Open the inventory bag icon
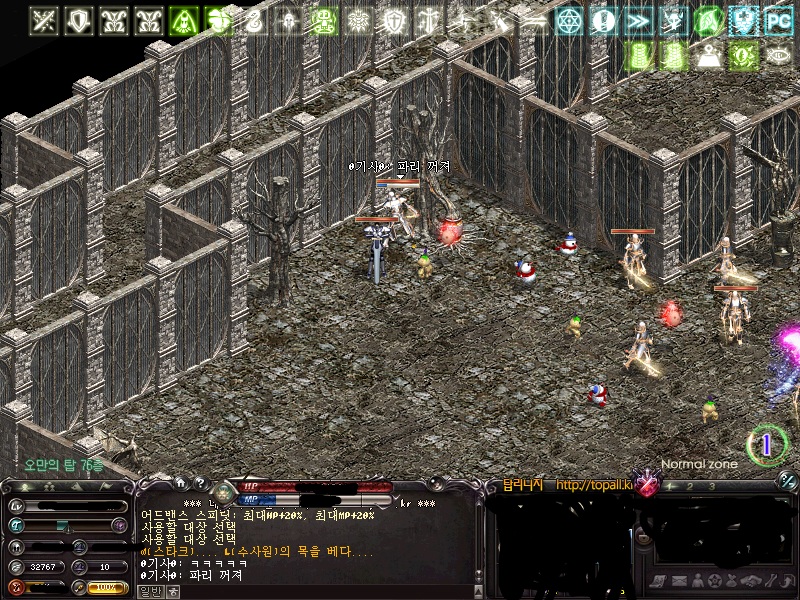Screen dimensions: 800x600 click(x=731, y=581)
